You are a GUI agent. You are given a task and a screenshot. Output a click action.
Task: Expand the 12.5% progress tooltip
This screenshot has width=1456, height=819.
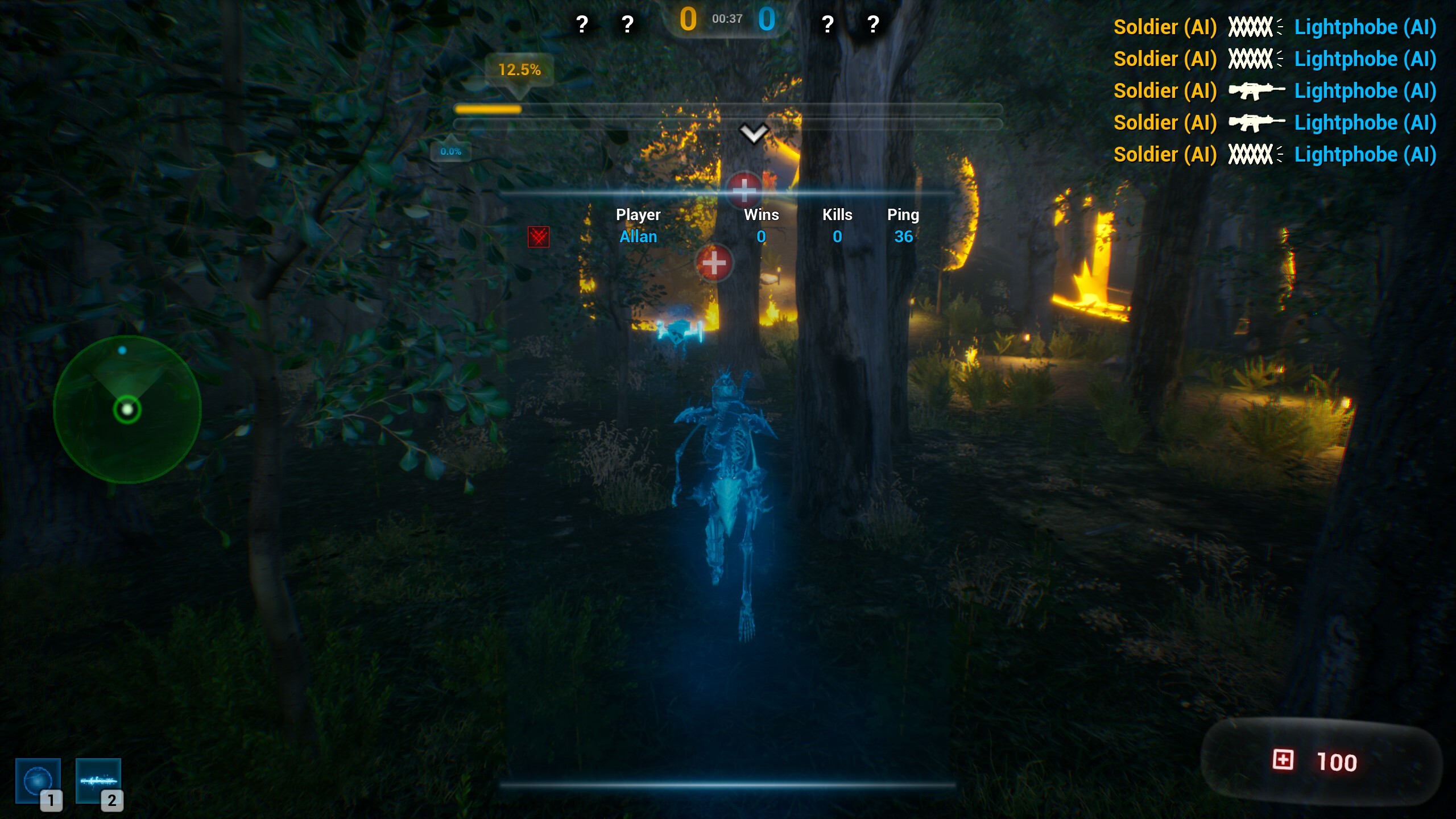(519, 70)
